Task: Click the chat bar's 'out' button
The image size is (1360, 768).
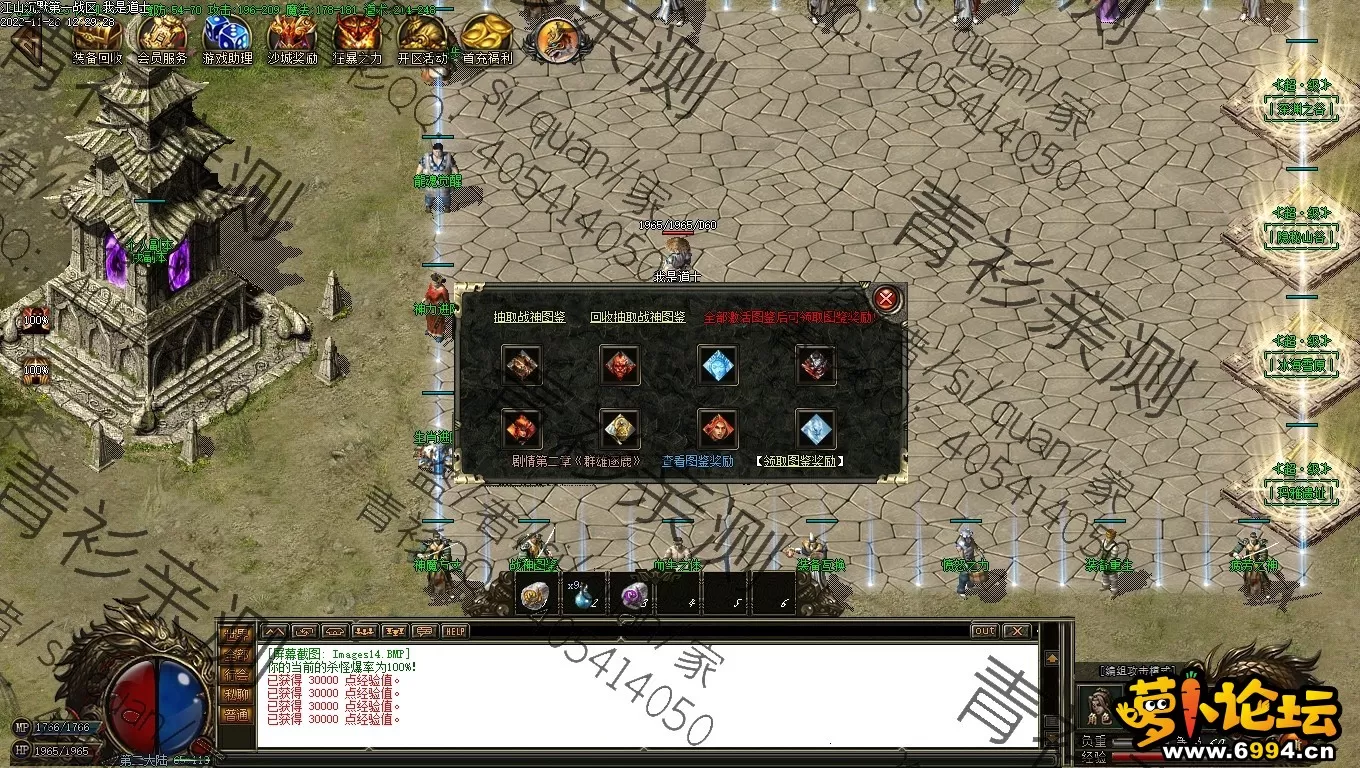Action: pos(984,632)
